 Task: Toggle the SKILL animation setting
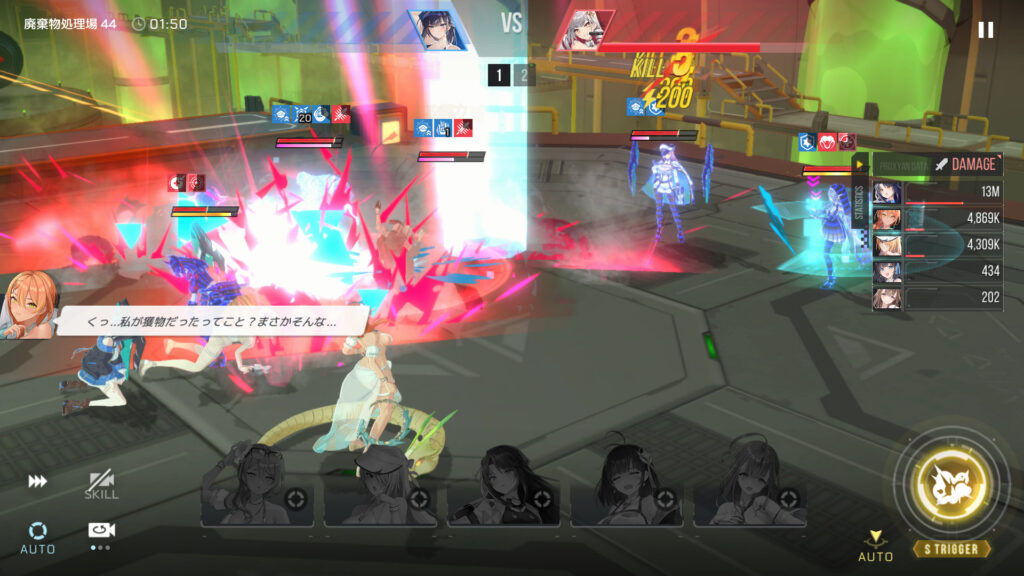pyautogui.click(x=101, y=485)
